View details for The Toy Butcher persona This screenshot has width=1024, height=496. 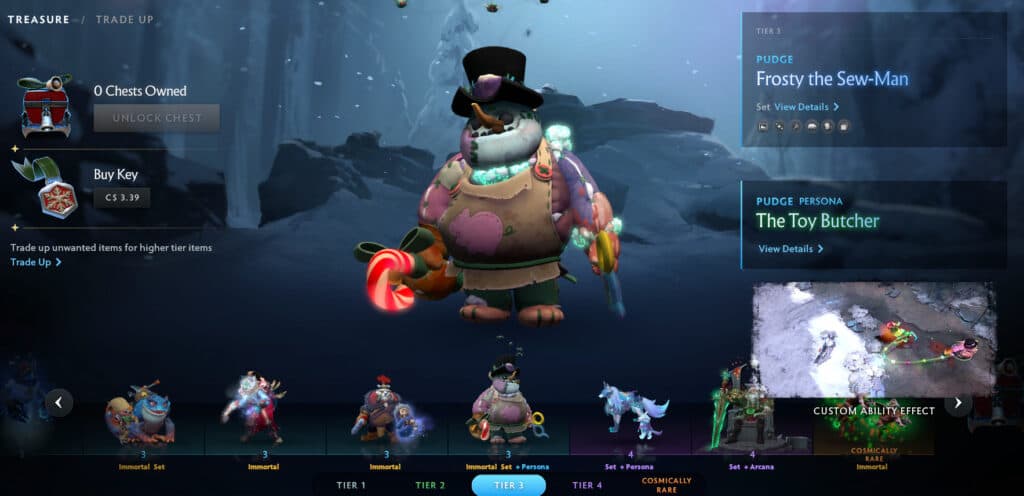click(x=790, y=249)
